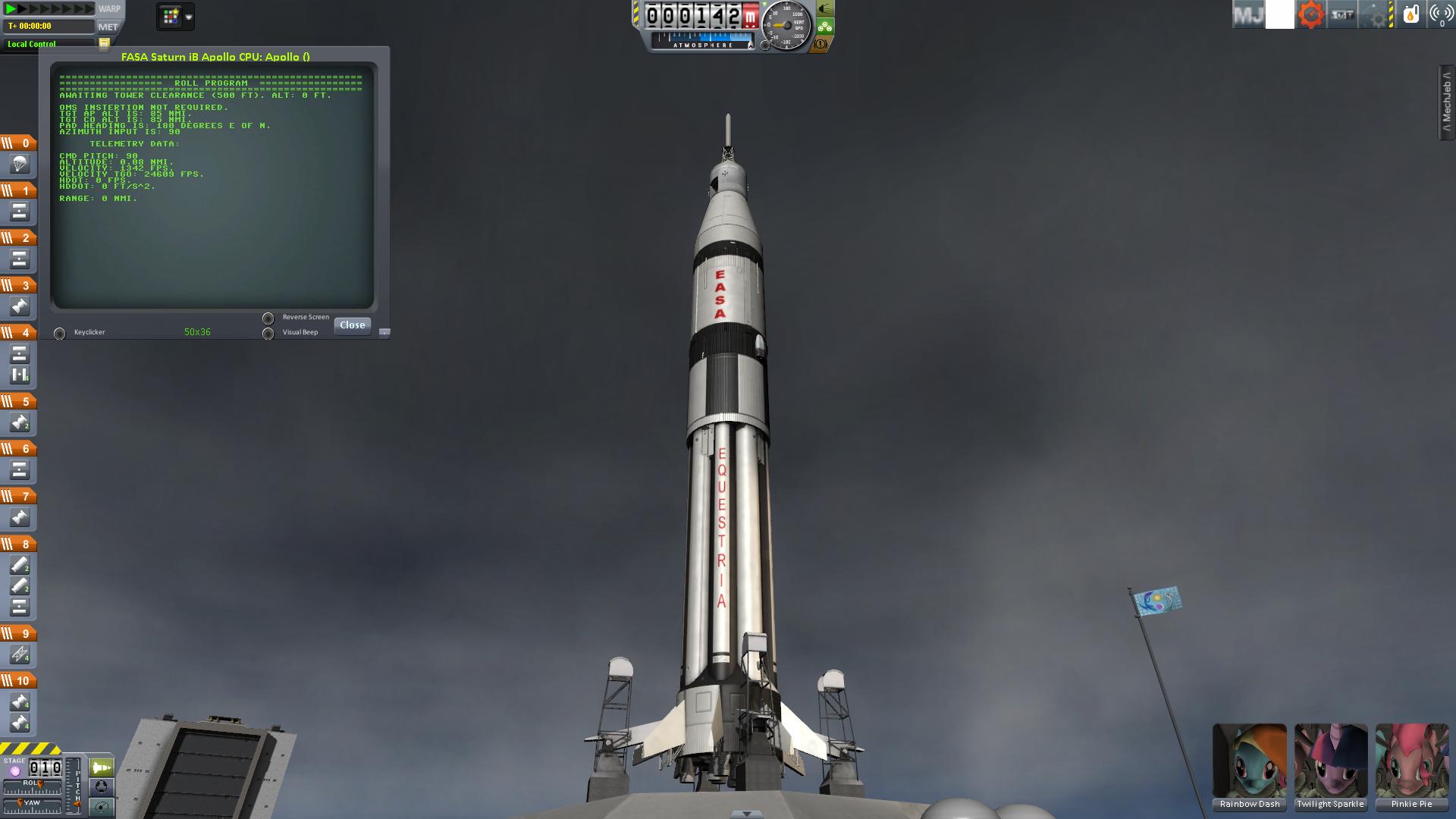Image resolution: width=1456 pixels, height=819 pixels.
Task: Open the fuel canister toolbar icon
Action: (1410, 15)
